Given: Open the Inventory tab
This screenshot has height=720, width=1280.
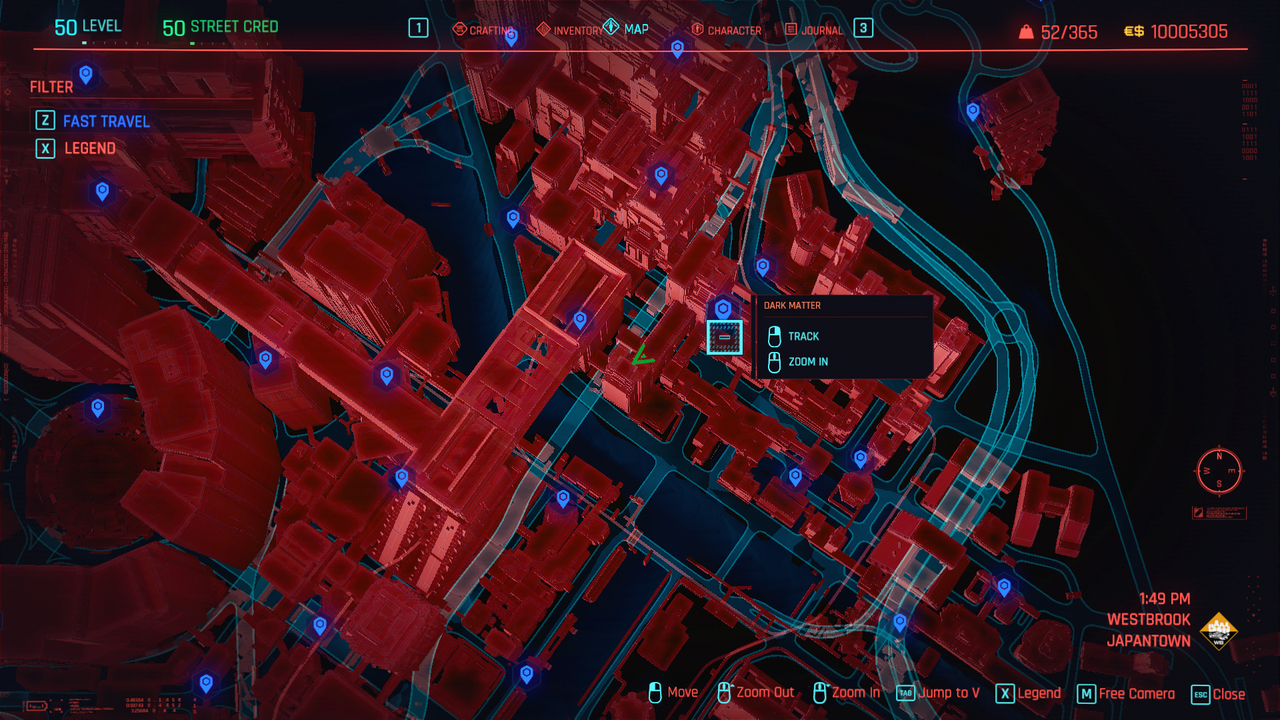Looking at the screenshot, I should pyautogui.click(x=570, y=30).
